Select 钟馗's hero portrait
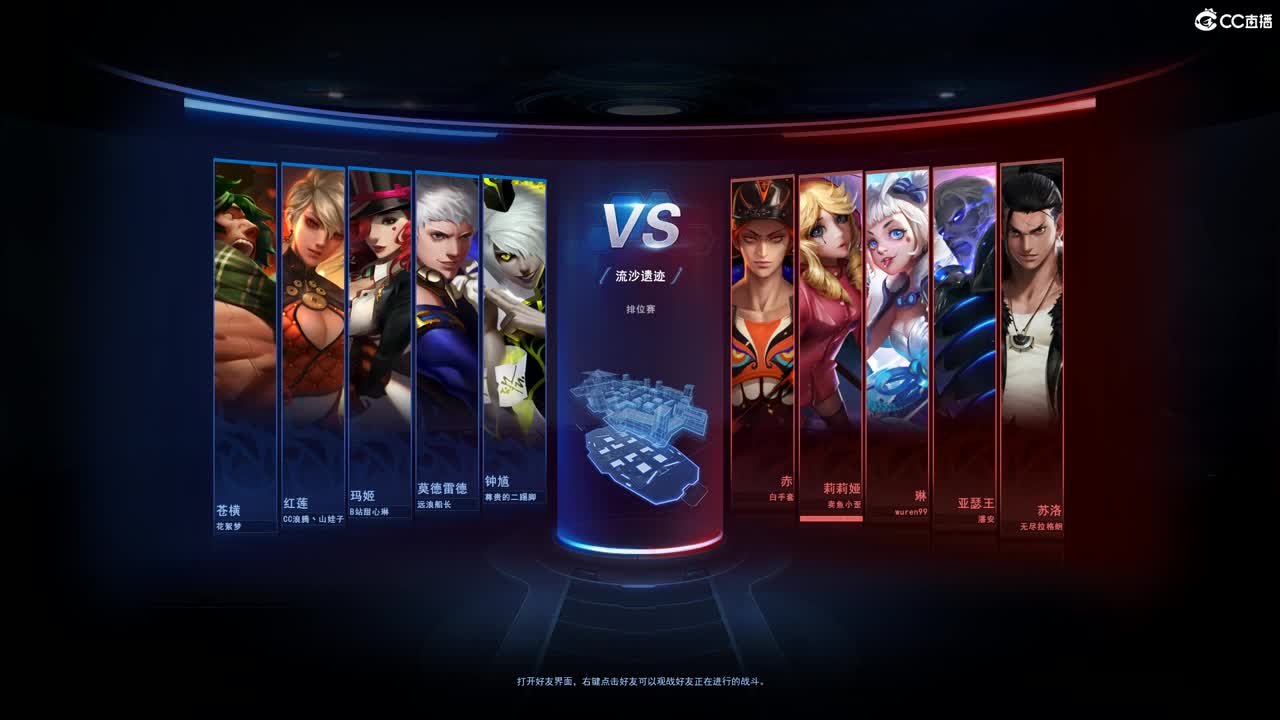Image resolution: width=1280 pixels, height=720 pixels. click(514, 330)
